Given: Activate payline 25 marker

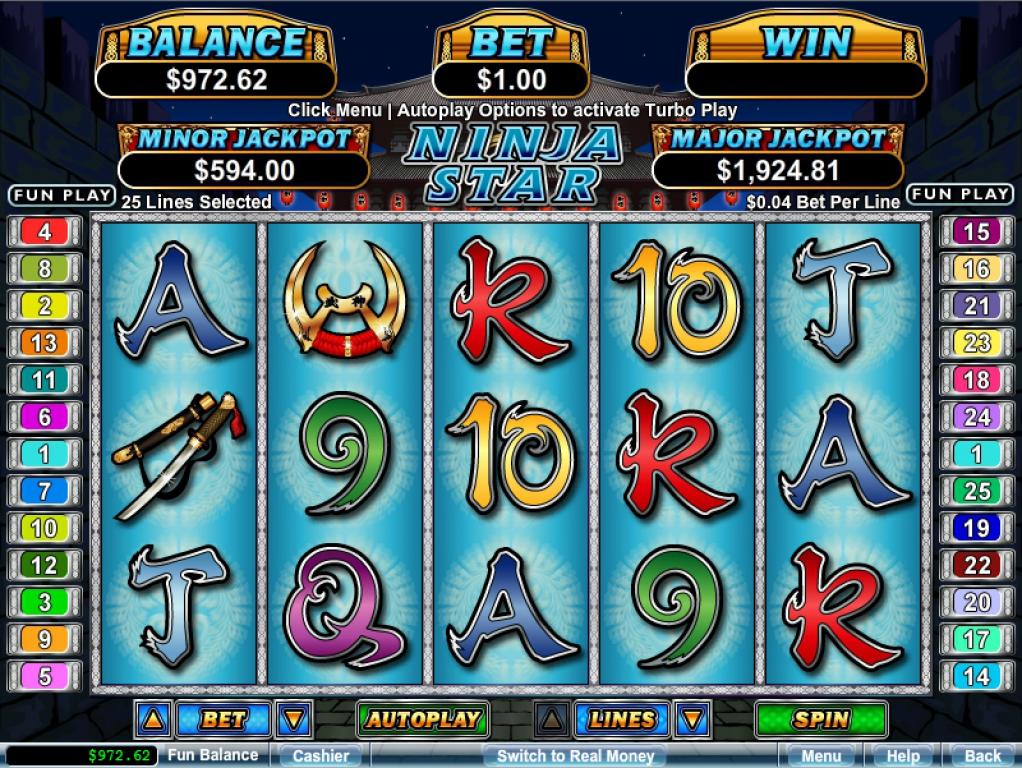Looking at the screenshot, I should tap(976, 491).
